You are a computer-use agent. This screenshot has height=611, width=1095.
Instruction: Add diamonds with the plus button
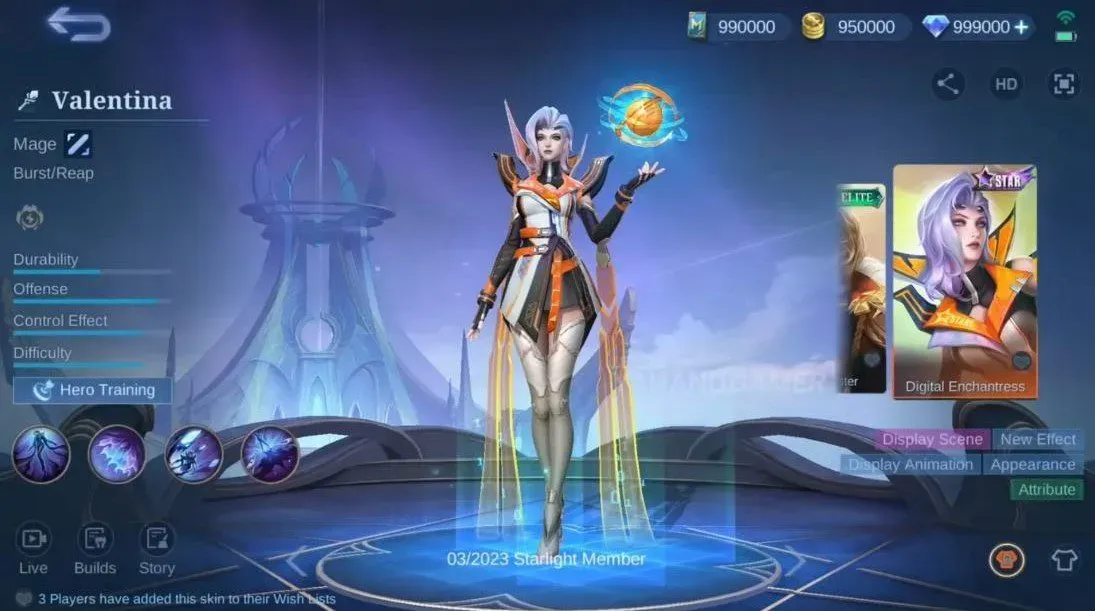[1021, 27]
